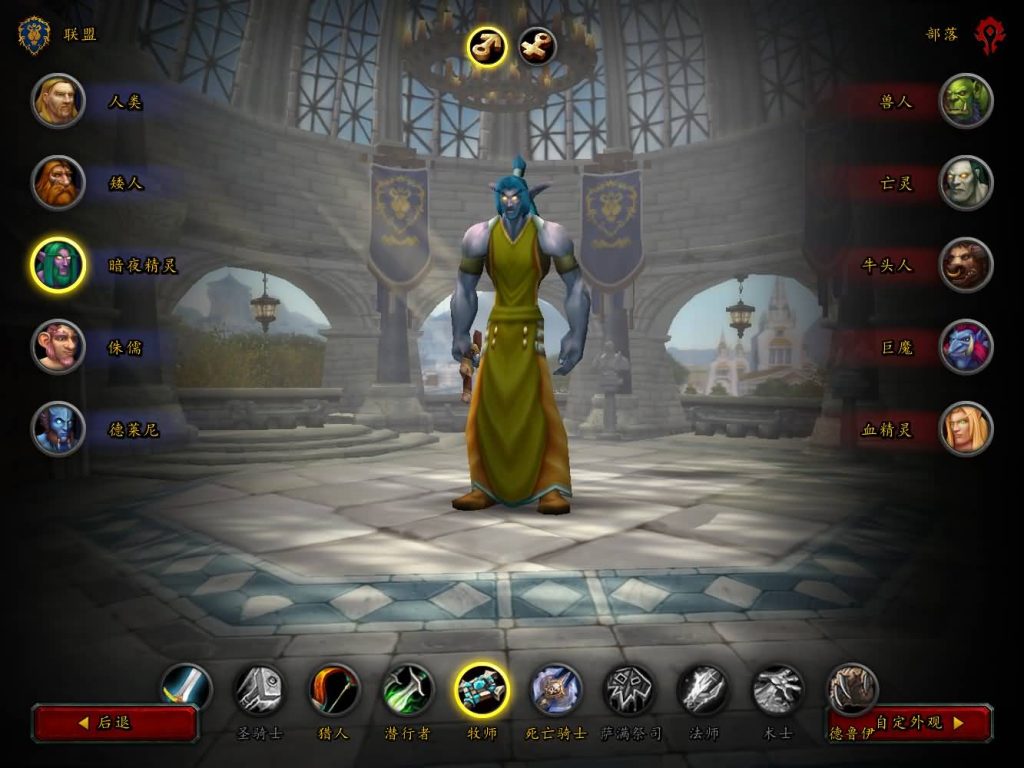
Task: Choose the Death Knight class (死亡骑士)
Action: click(x=556, y=690)
